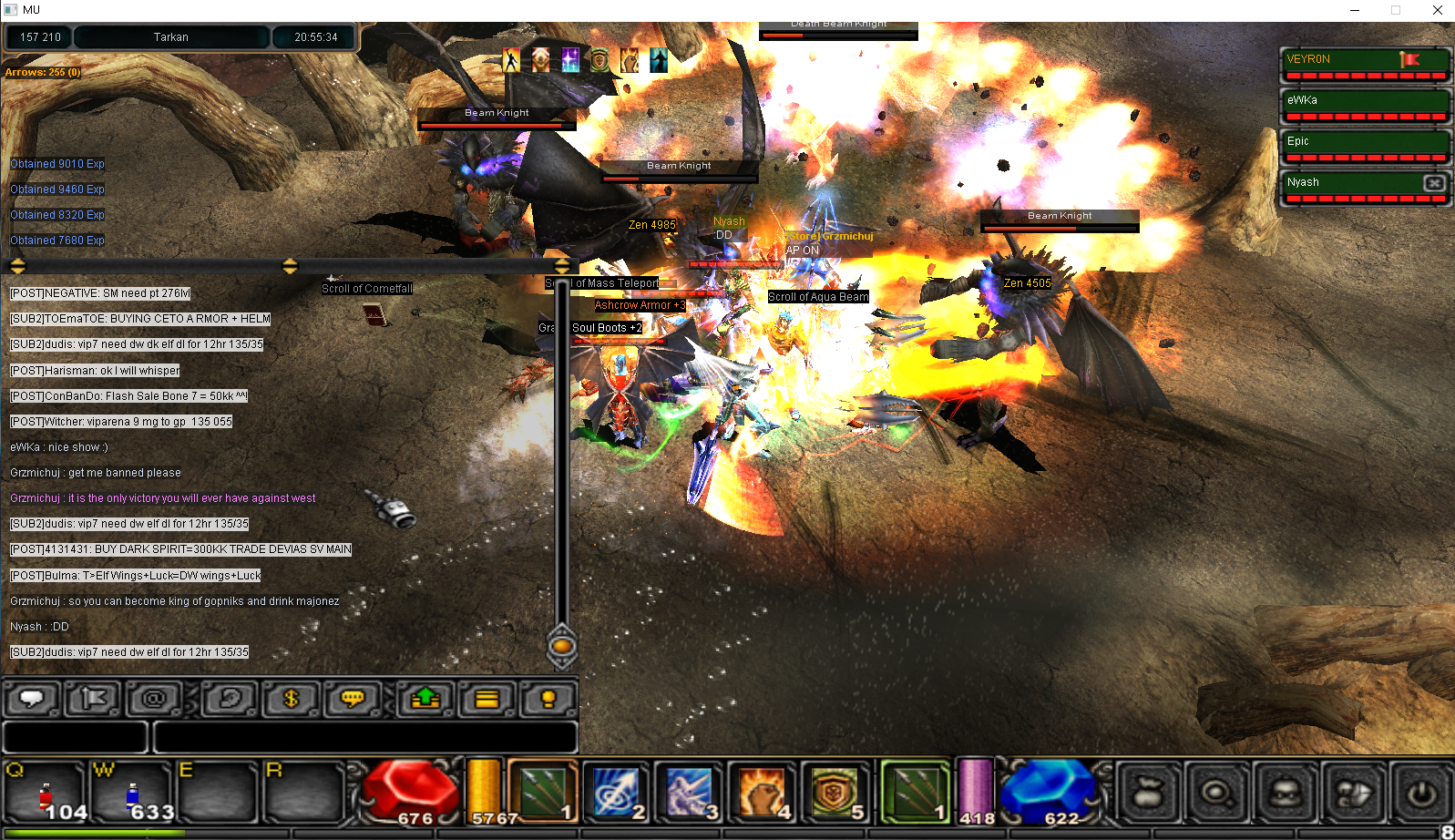This screenshot has width=1455, height=840.
Task: Click the chat message input field
Action: [x=364, y=737]
